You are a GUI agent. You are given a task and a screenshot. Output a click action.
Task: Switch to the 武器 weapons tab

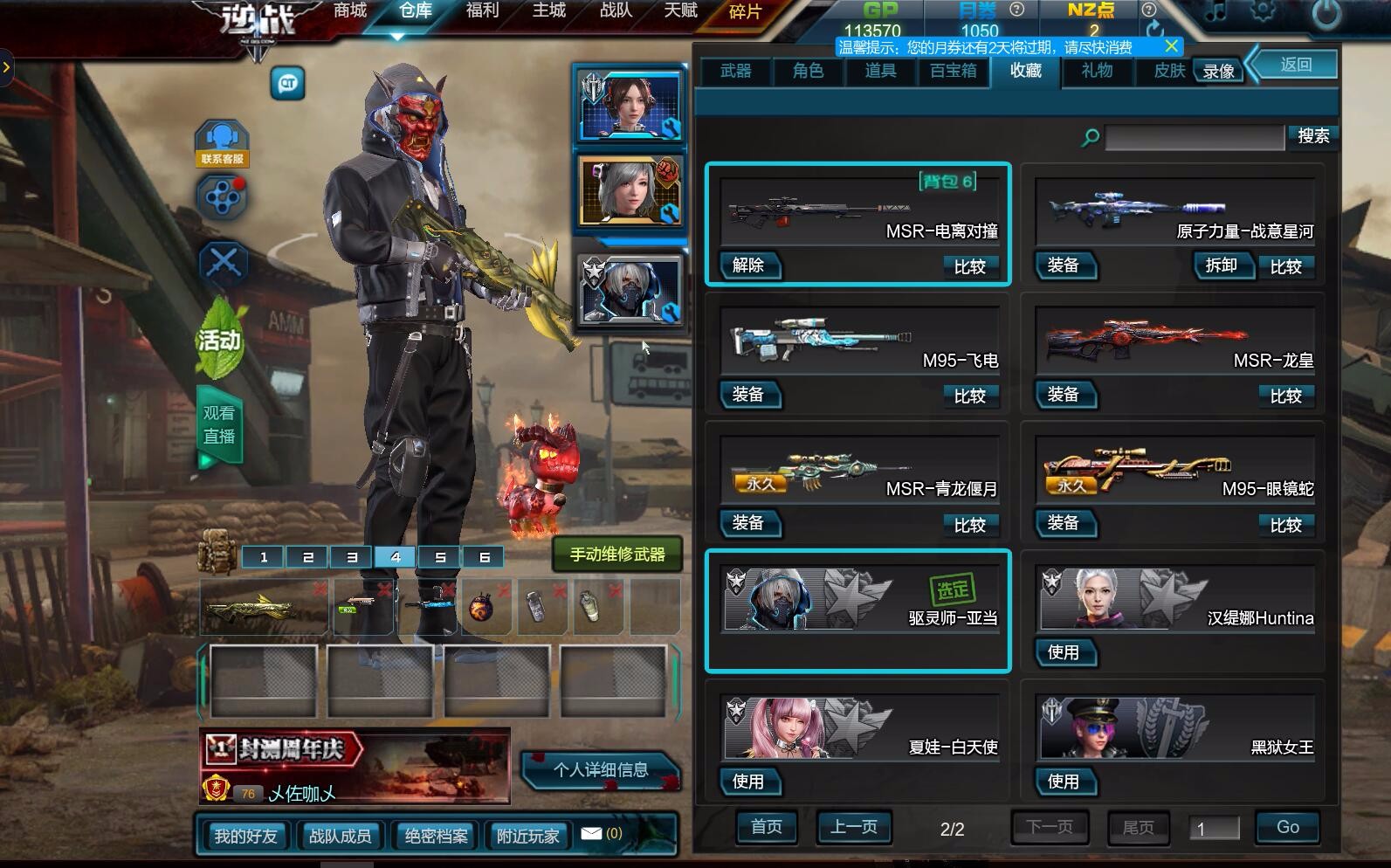(735, 71)
